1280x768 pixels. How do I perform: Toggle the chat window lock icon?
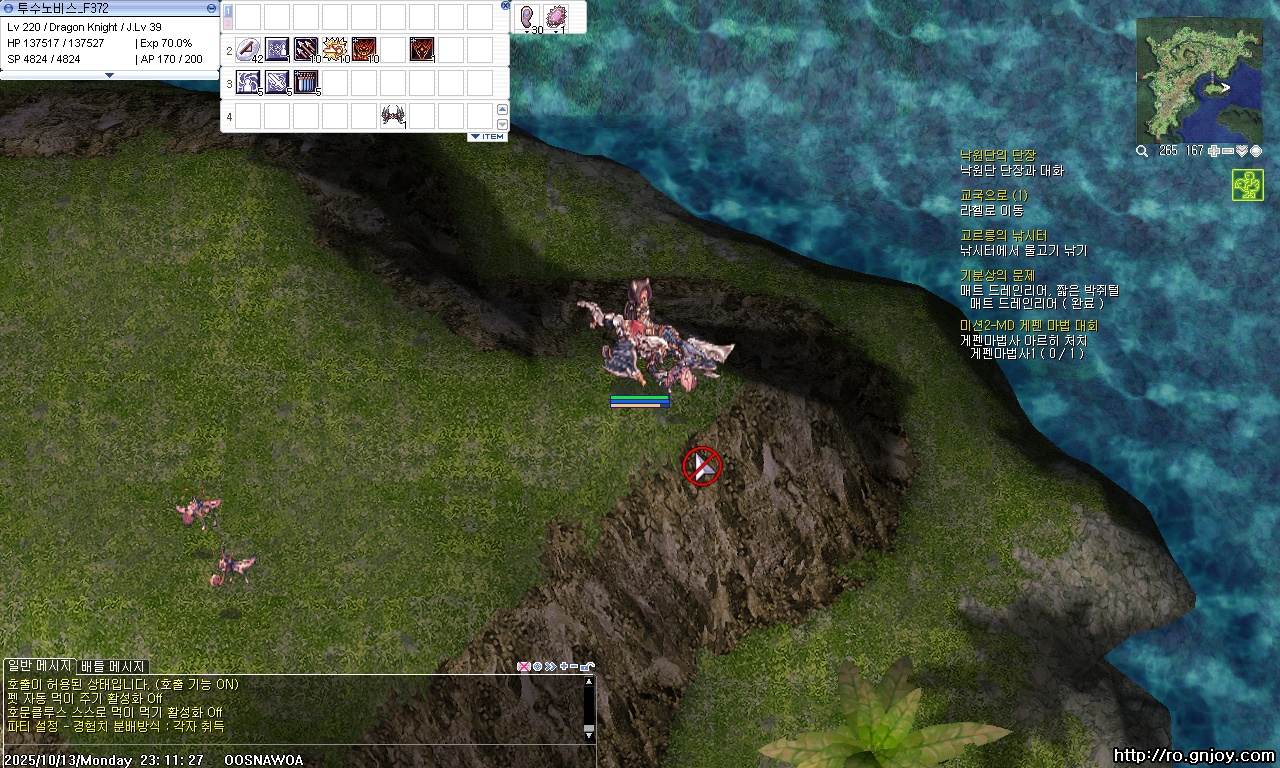(x=589, y=666)
